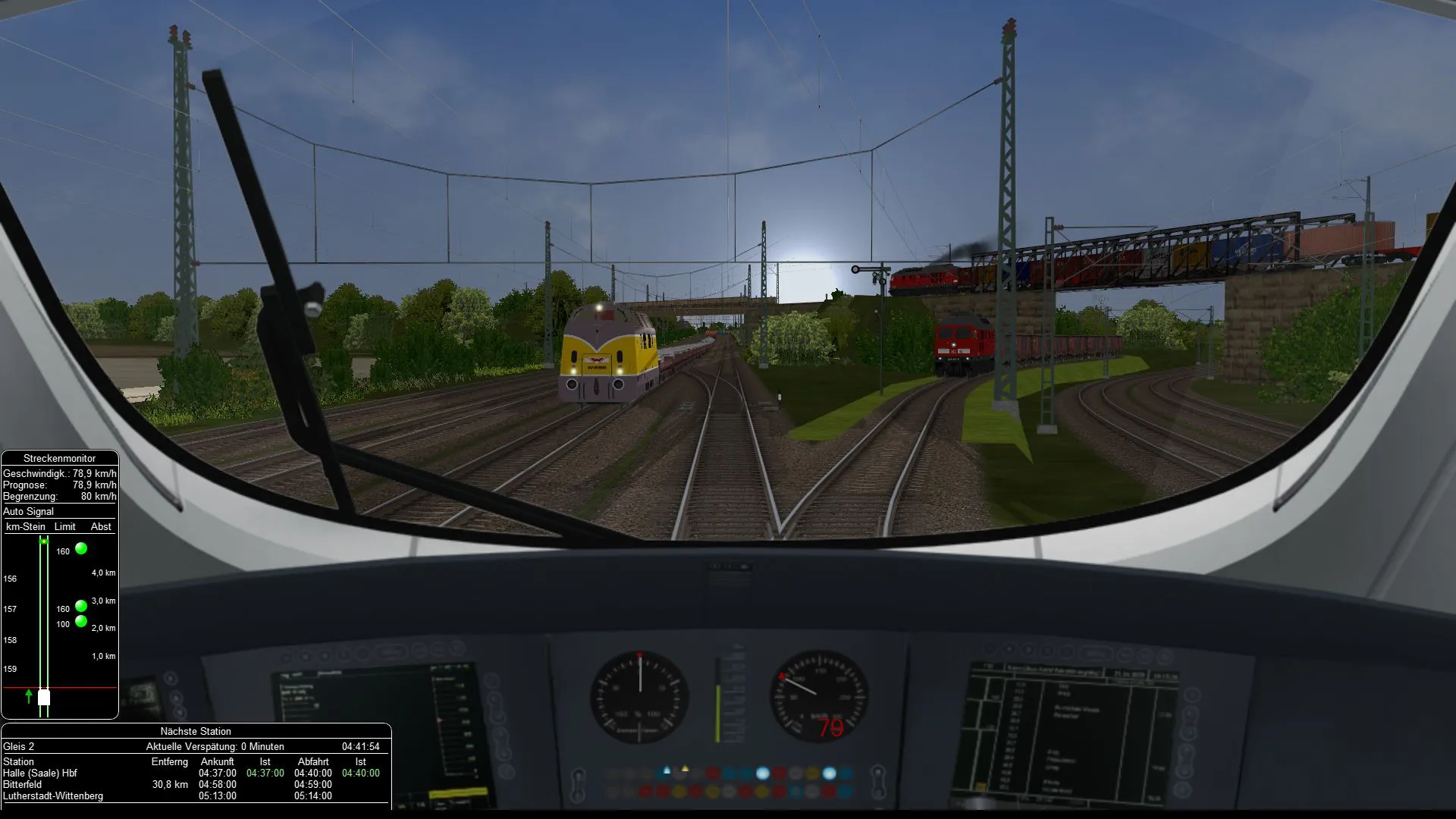Select the Nächste Station panel header

pyautogui.click(x=196, y=731)
